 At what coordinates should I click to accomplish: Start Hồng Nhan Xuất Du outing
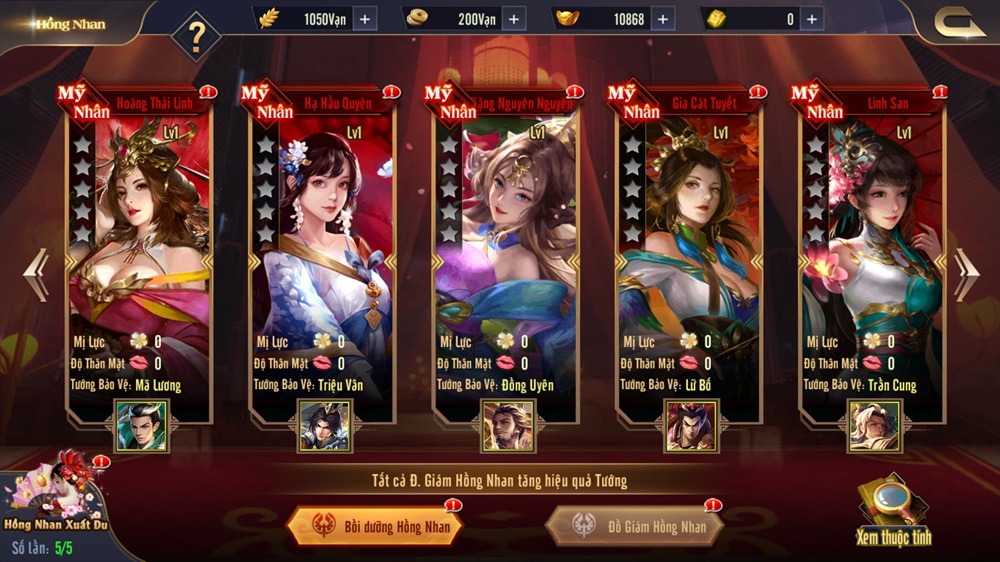point(53,500)
